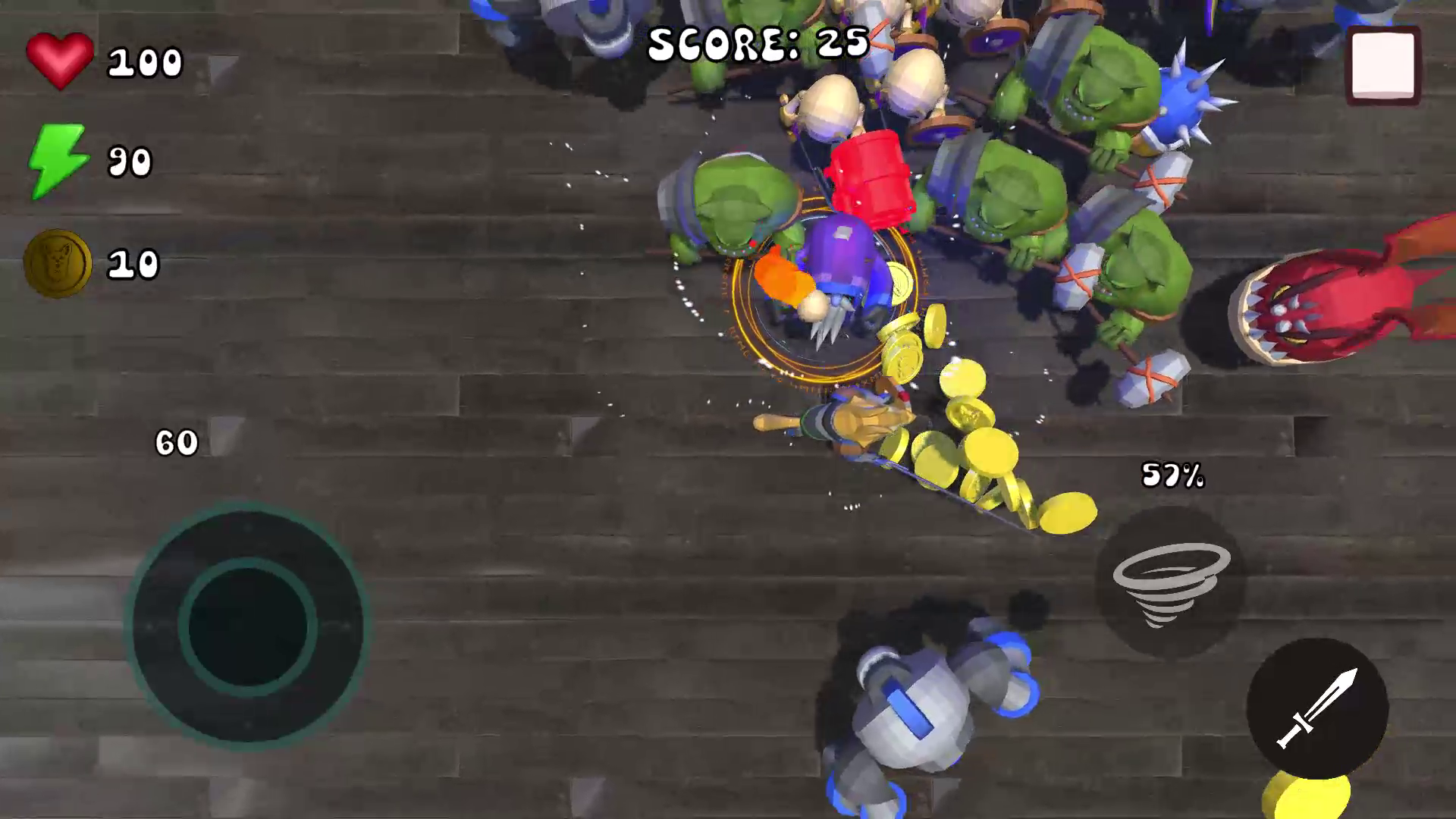Tap the coin counter showing 10
The height and width of the screenshot is (819, 1456).
click(x=133, y=262)
